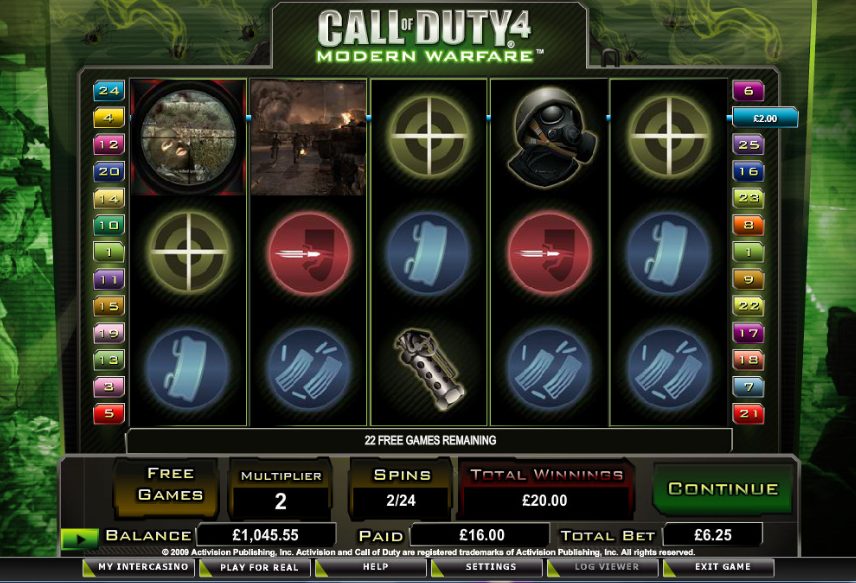Select payline marker 17

(748, 333)
